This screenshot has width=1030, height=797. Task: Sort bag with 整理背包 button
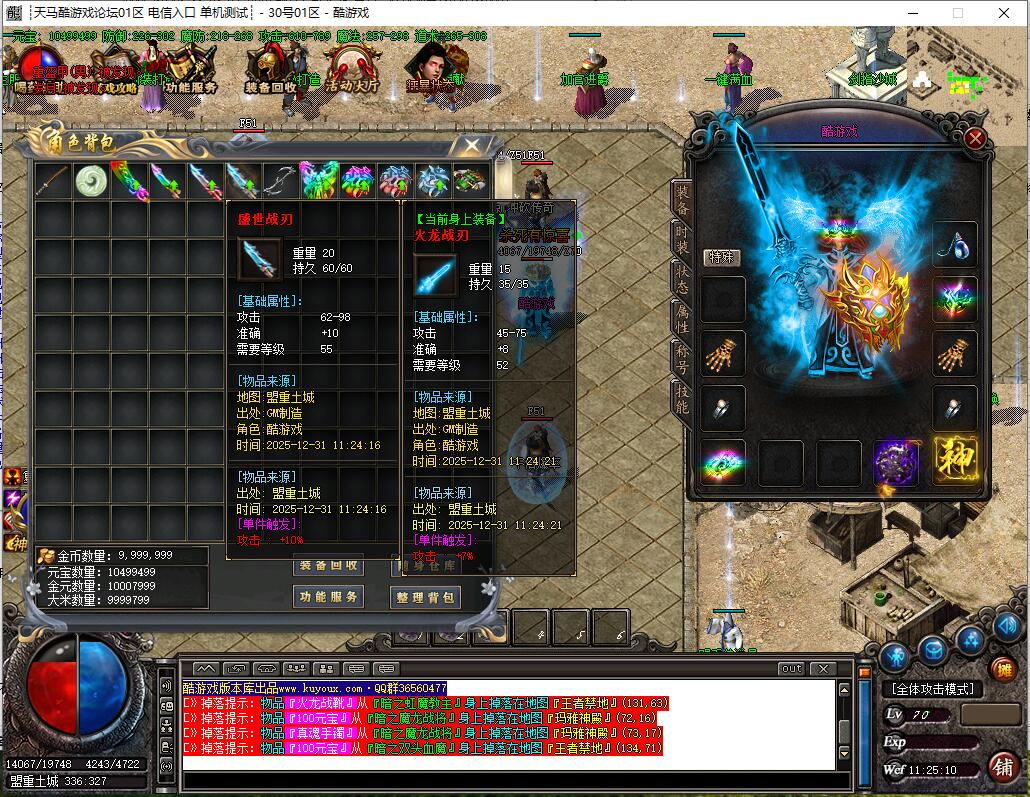pos(426,597)
